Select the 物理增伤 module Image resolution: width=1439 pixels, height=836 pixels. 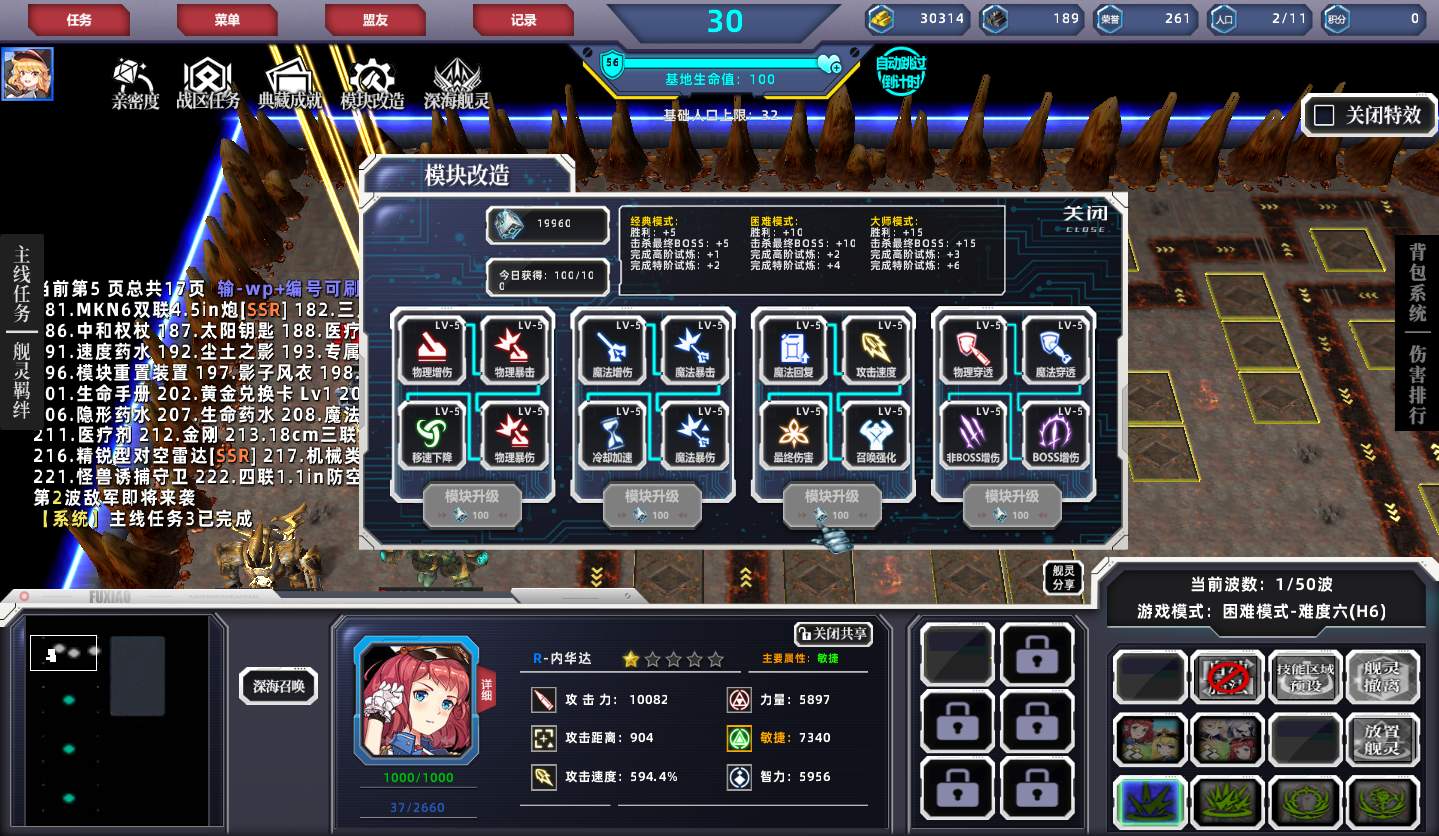pyautogui.click(x=433, y=349)
